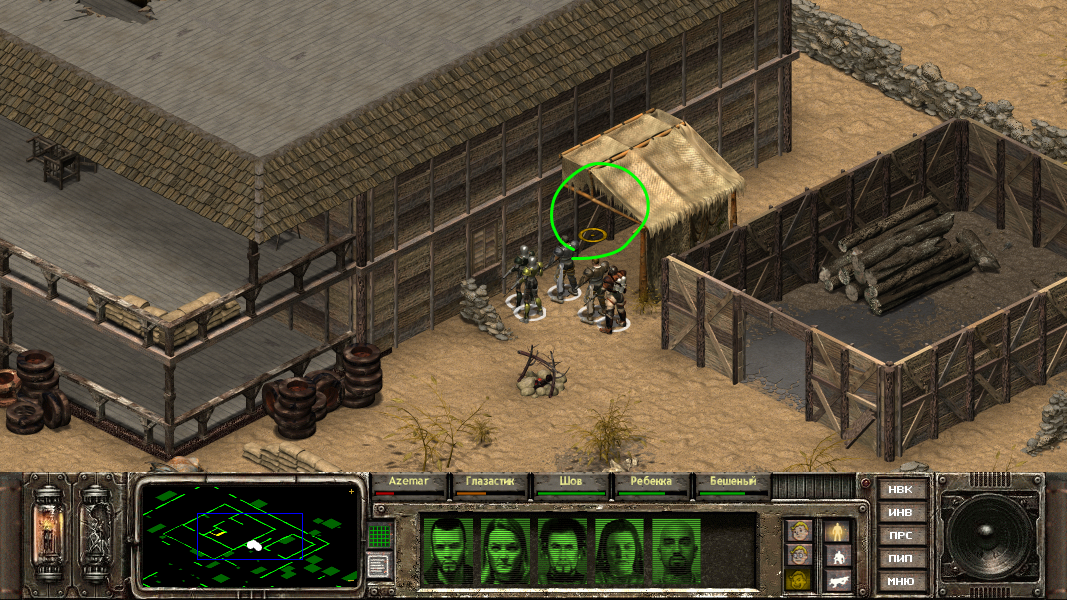Toggle the green grid map button
Image resolution: width=1067 pixels, height=600 pixels.
coord(379,536)
